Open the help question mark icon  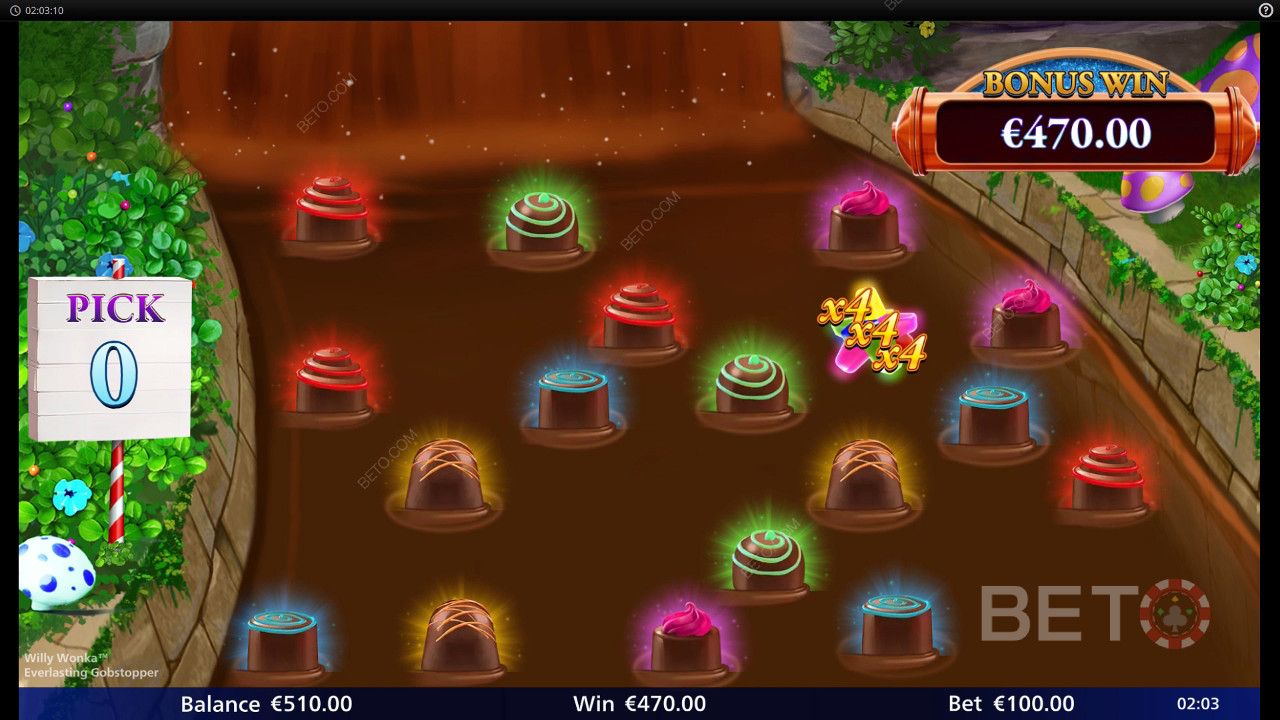pos(1265,10)
